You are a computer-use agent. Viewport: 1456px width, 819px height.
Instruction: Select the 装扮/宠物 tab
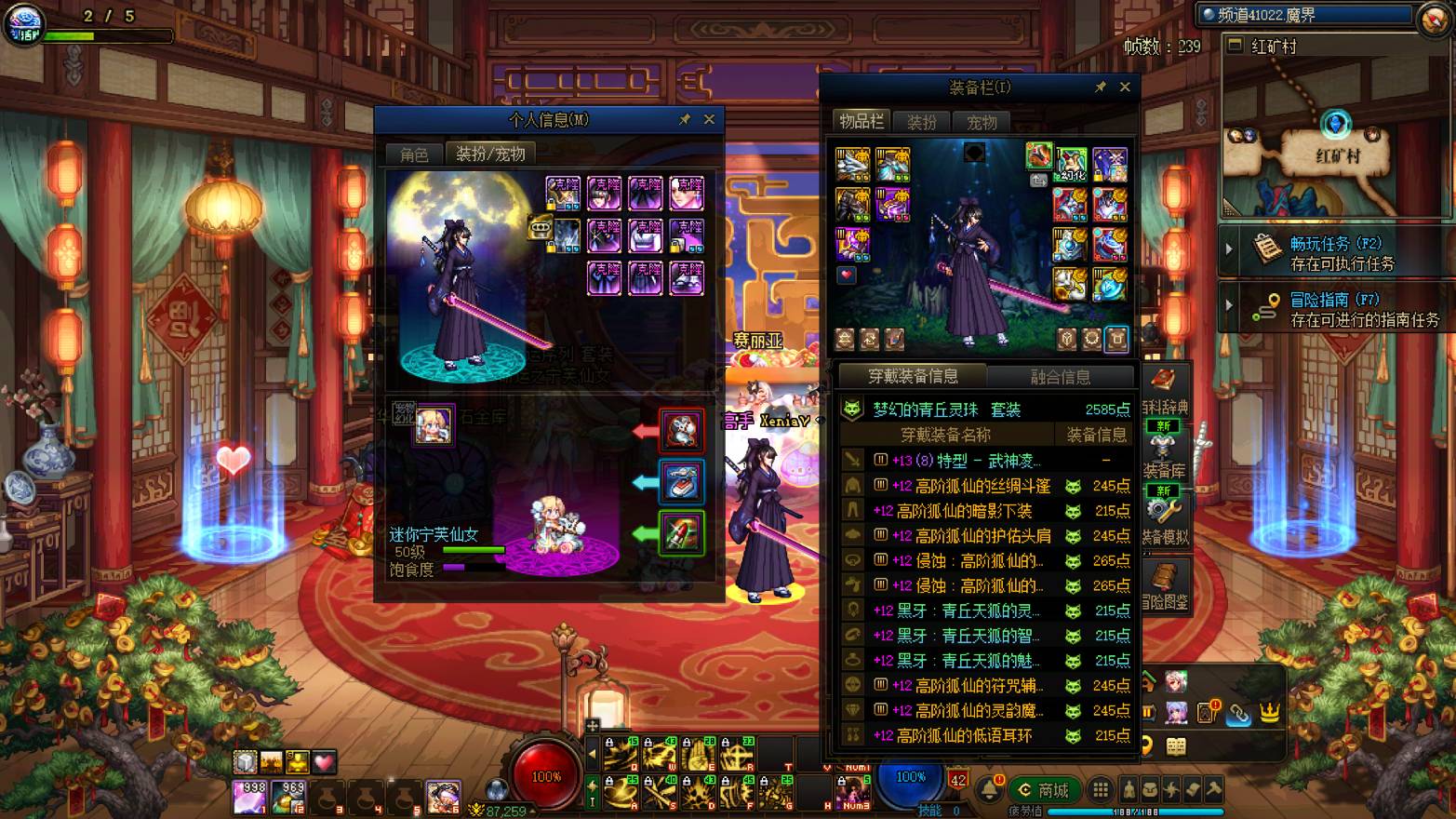pyautogui.click(x=490, y=154)
